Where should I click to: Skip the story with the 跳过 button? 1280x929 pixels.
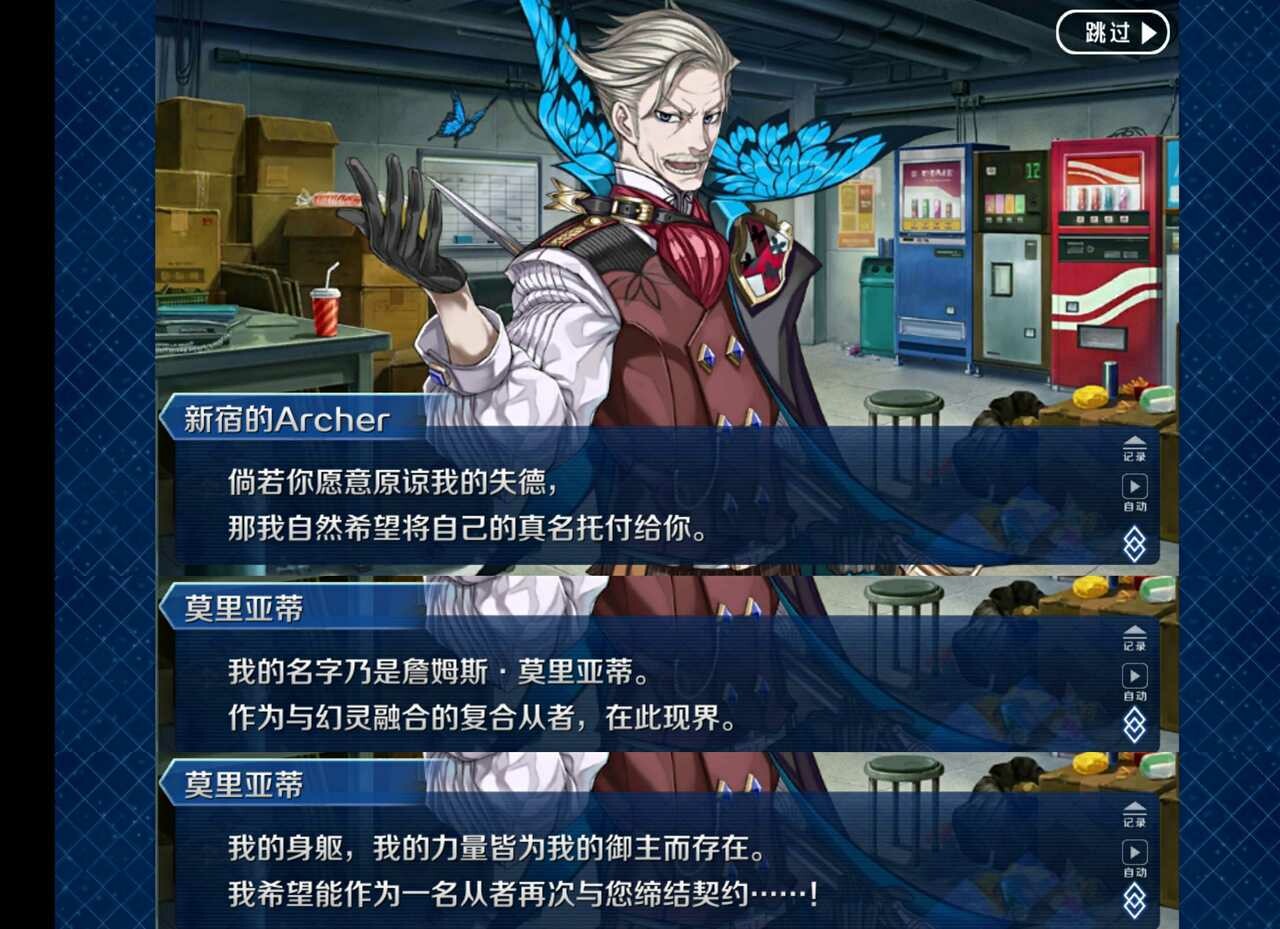1112,33
